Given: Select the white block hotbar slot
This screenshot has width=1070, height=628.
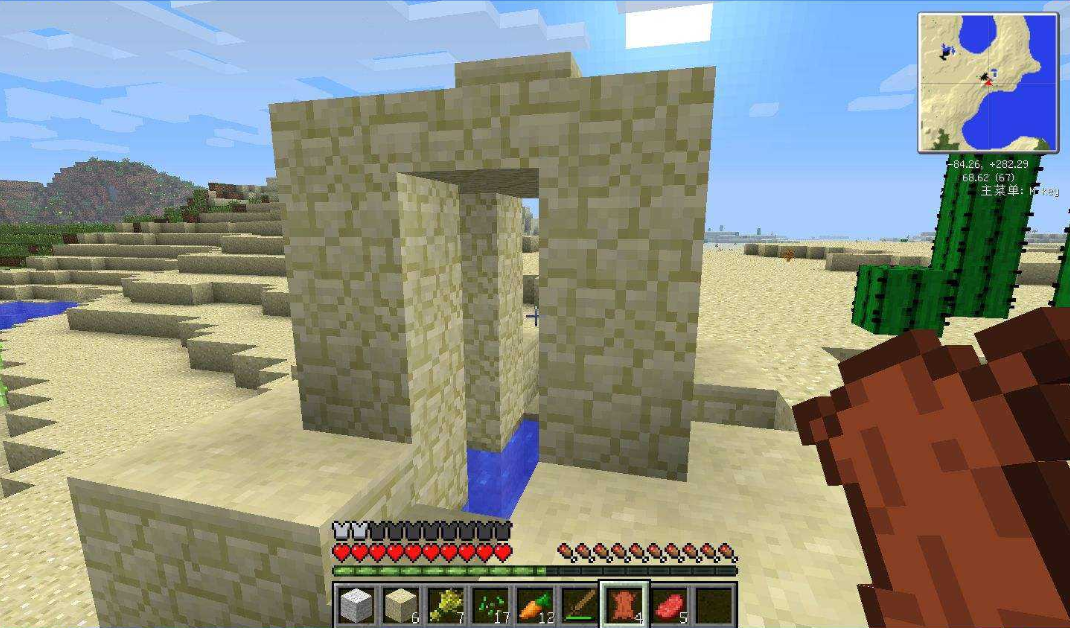Looking at the screenshot, I should [x=356, y=605].
